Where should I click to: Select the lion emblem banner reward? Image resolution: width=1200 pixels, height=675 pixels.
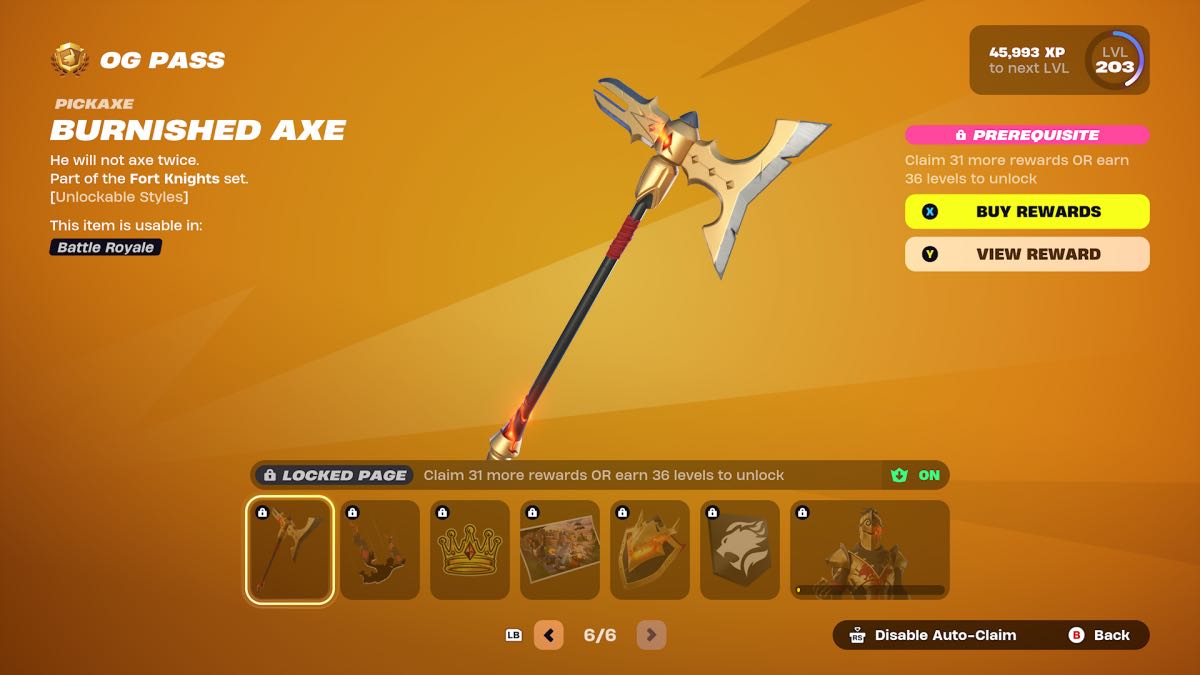[740, 550]
